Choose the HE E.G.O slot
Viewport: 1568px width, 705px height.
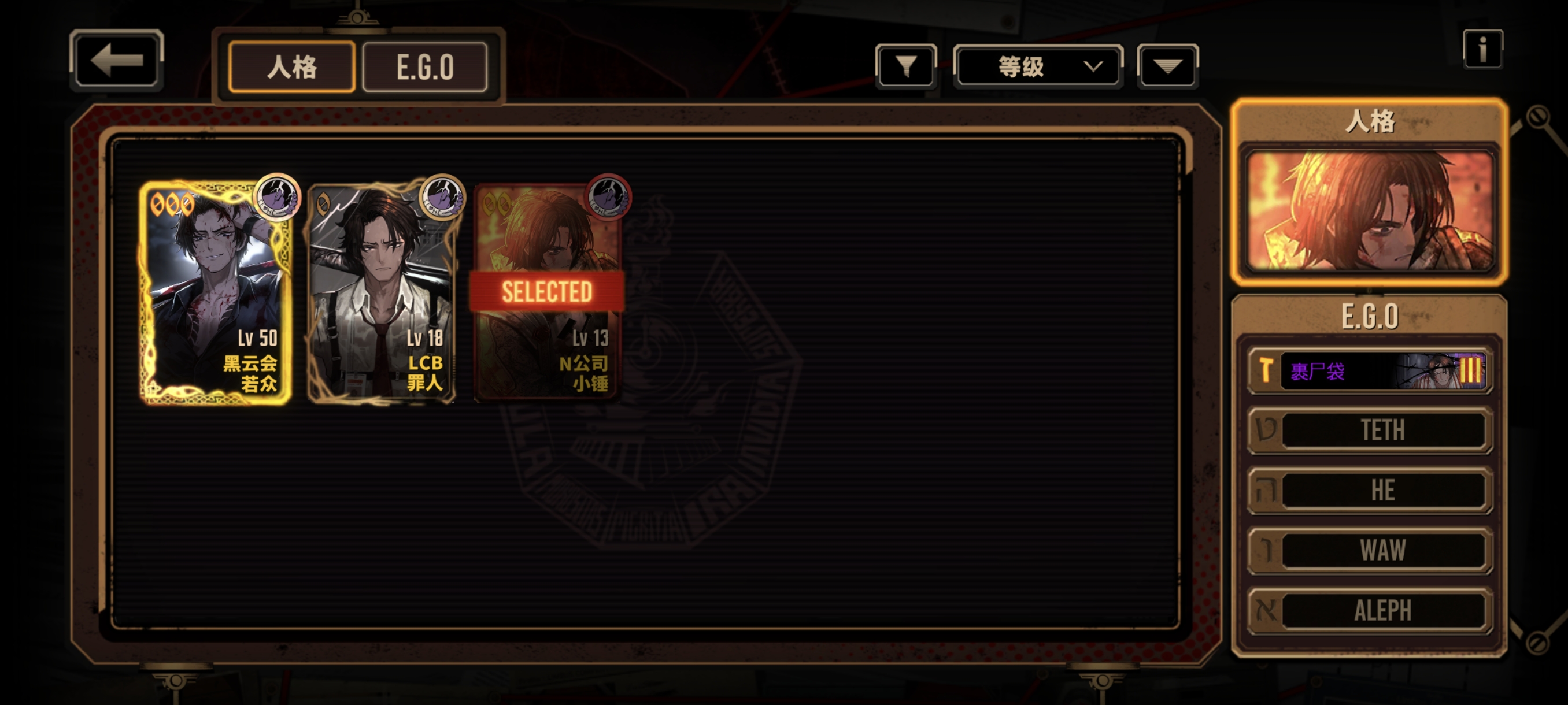coord(1370,490)
